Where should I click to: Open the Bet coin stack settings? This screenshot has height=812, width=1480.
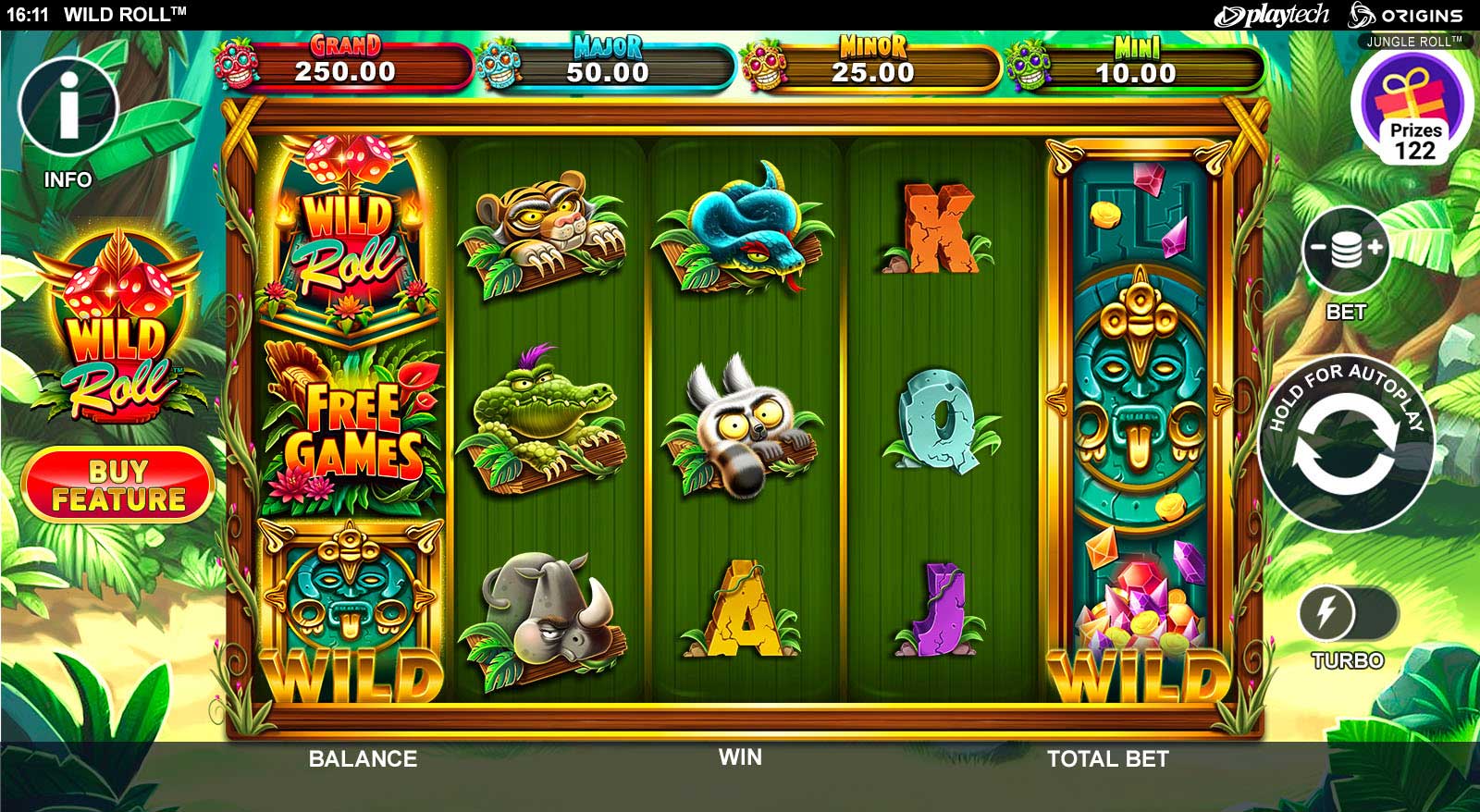tap(1346, 250)
